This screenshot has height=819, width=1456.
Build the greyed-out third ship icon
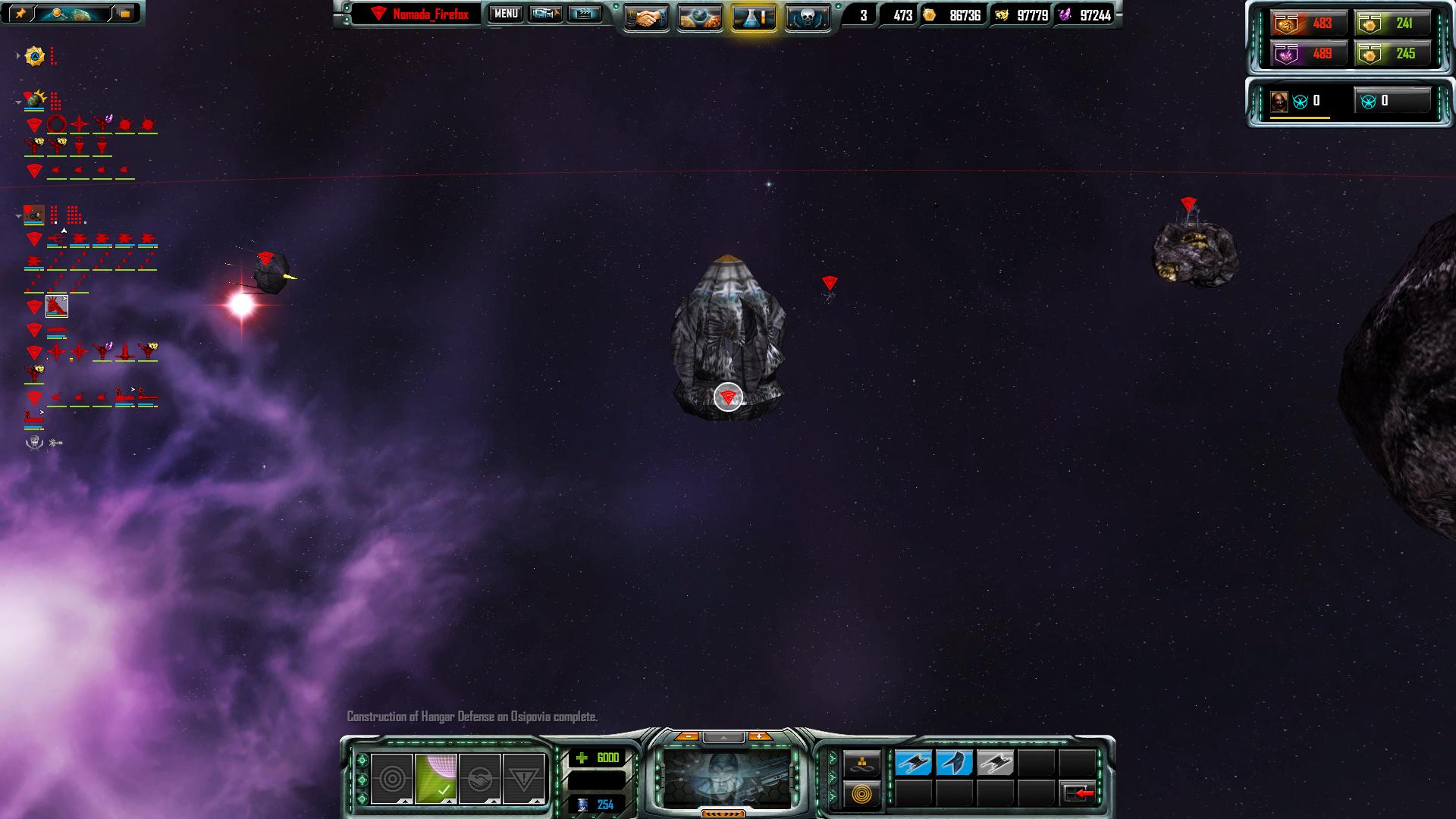pyautogui.click(x=995, y=763)
